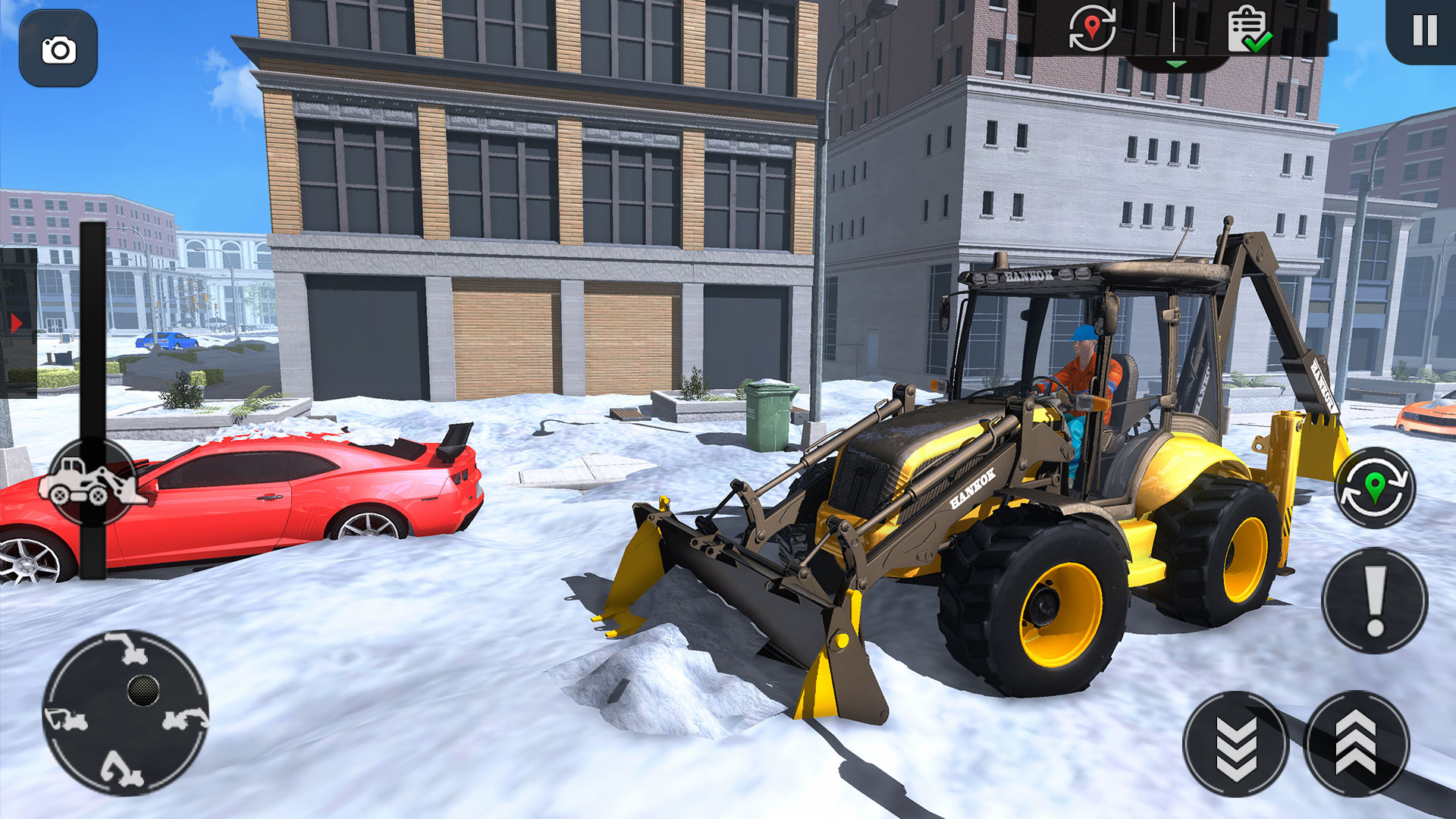This screenshot has height=819, width=1456.
Task: Open the clipboard task checklist
Action: tap(1249, 29)
